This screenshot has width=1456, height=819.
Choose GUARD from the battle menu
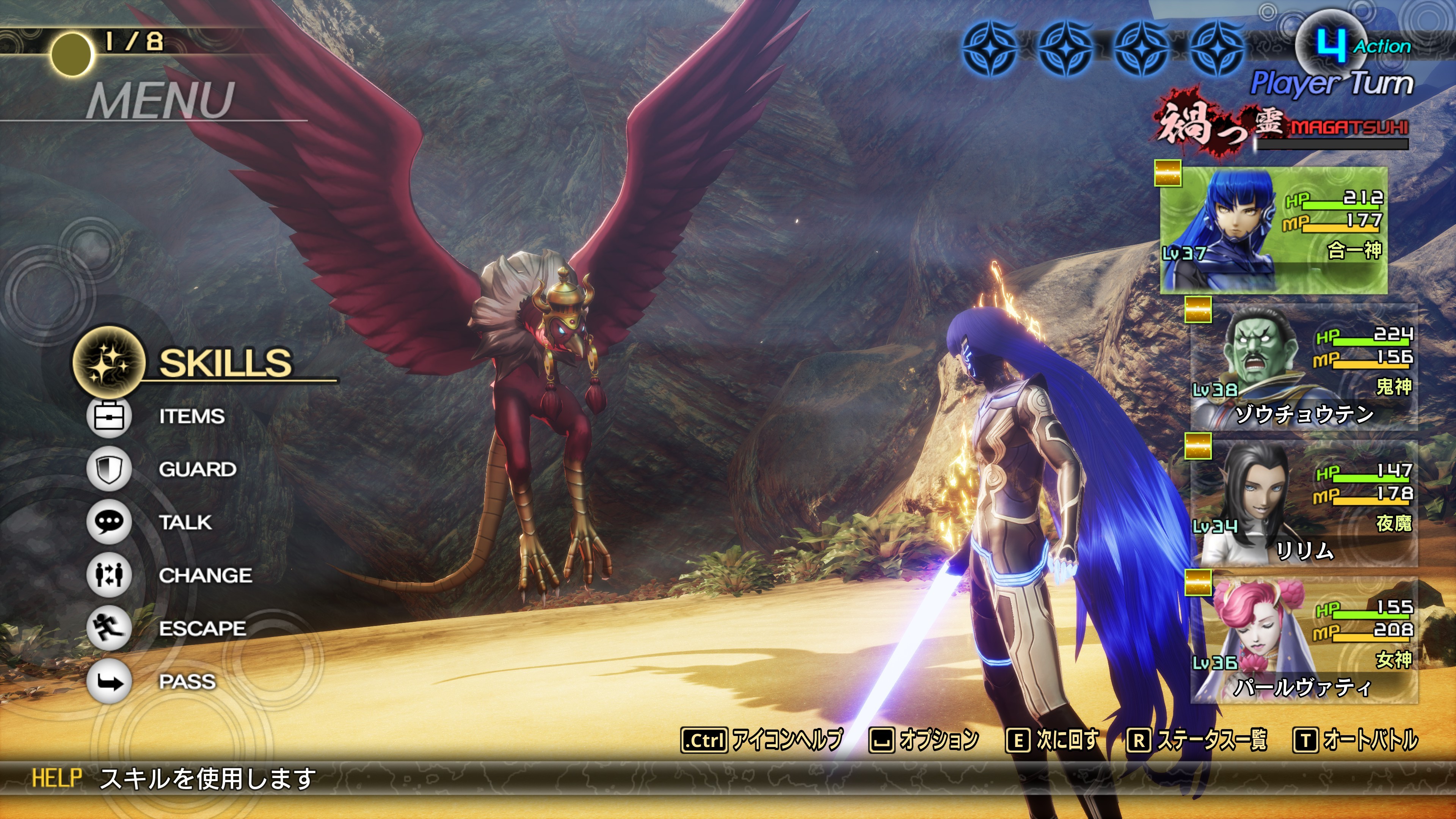197,469
